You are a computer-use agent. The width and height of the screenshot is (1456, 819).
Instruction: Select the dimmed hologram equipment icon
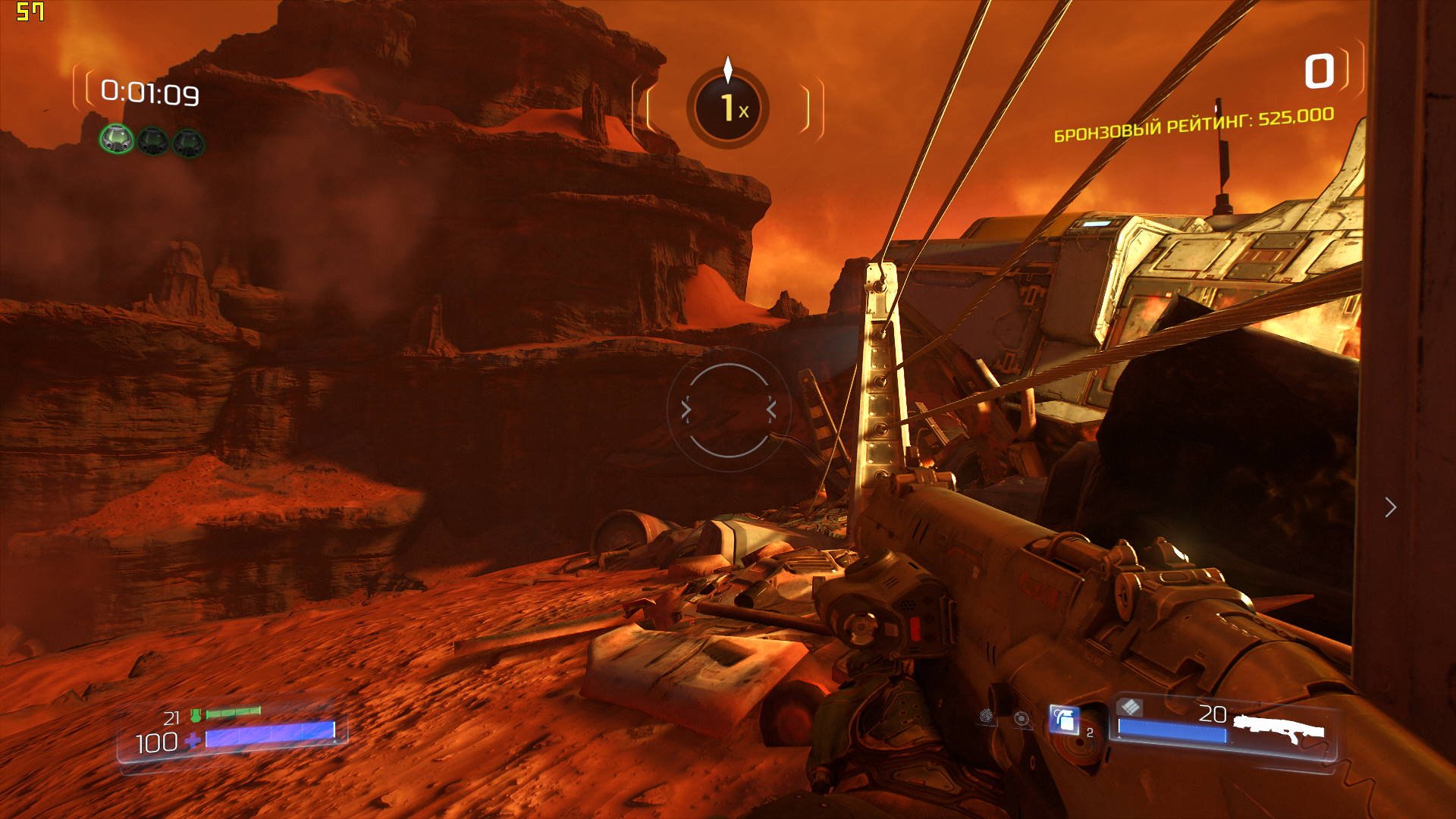(1022, 719)
